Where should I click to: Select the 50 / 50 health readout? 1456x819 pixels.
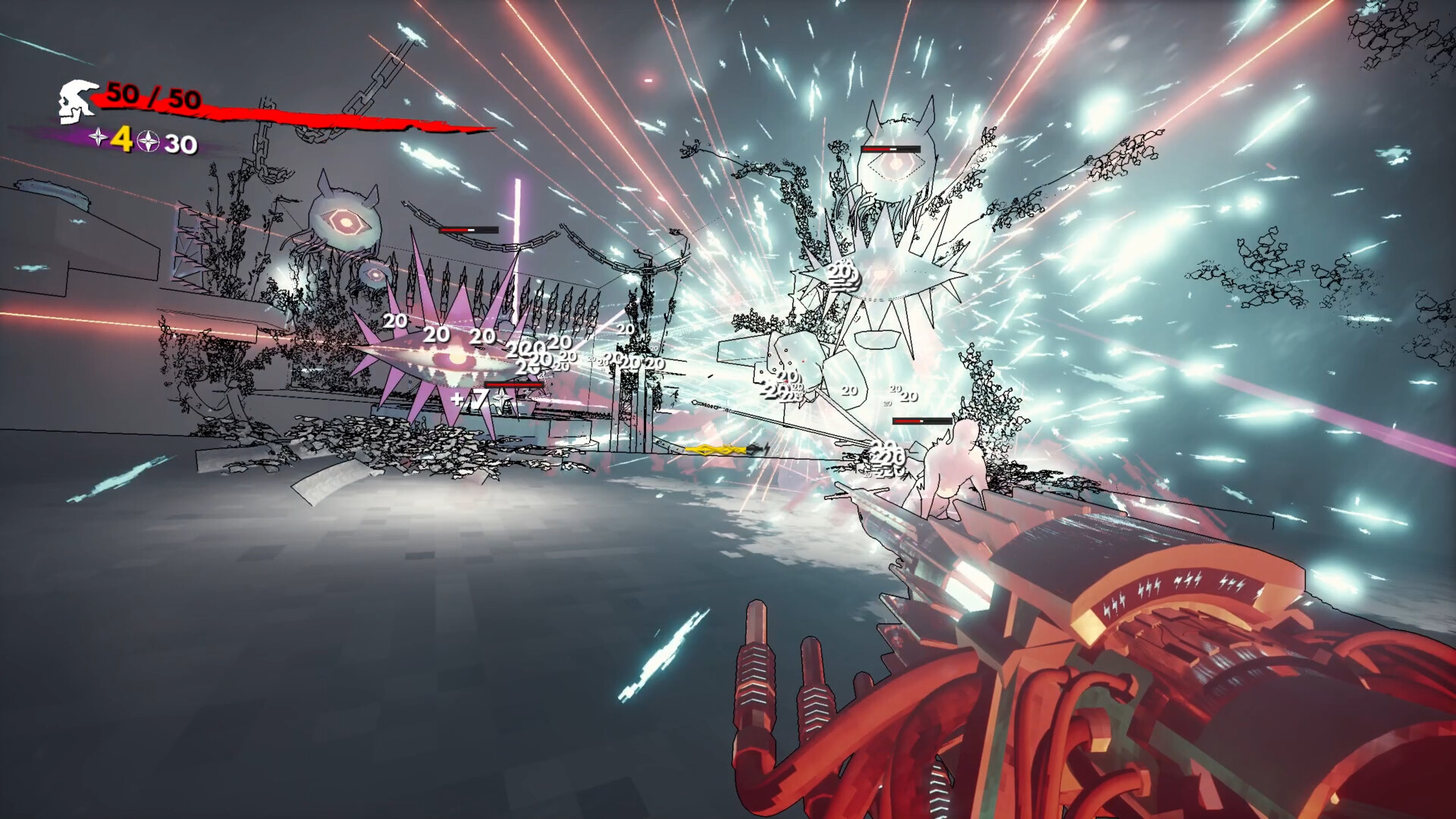pos(152,97)
